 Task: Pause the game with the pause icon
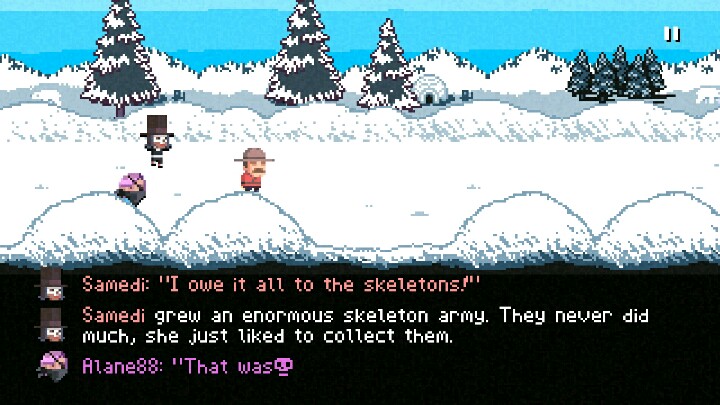(x=672, y=34)
